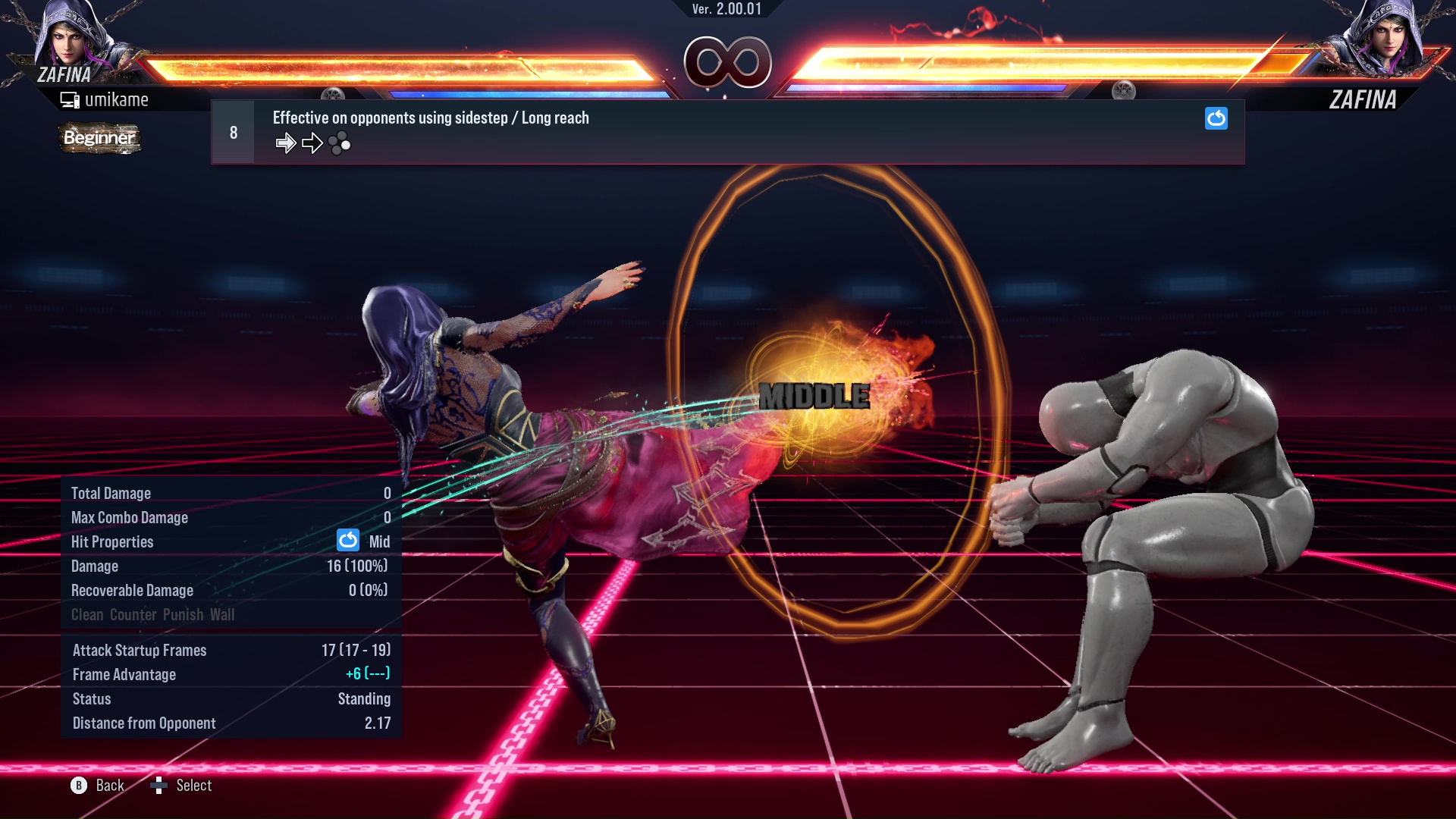Select the first forward arrow input icon
The width and height of the screenshot is (1456, 819).
pos(286,142)
